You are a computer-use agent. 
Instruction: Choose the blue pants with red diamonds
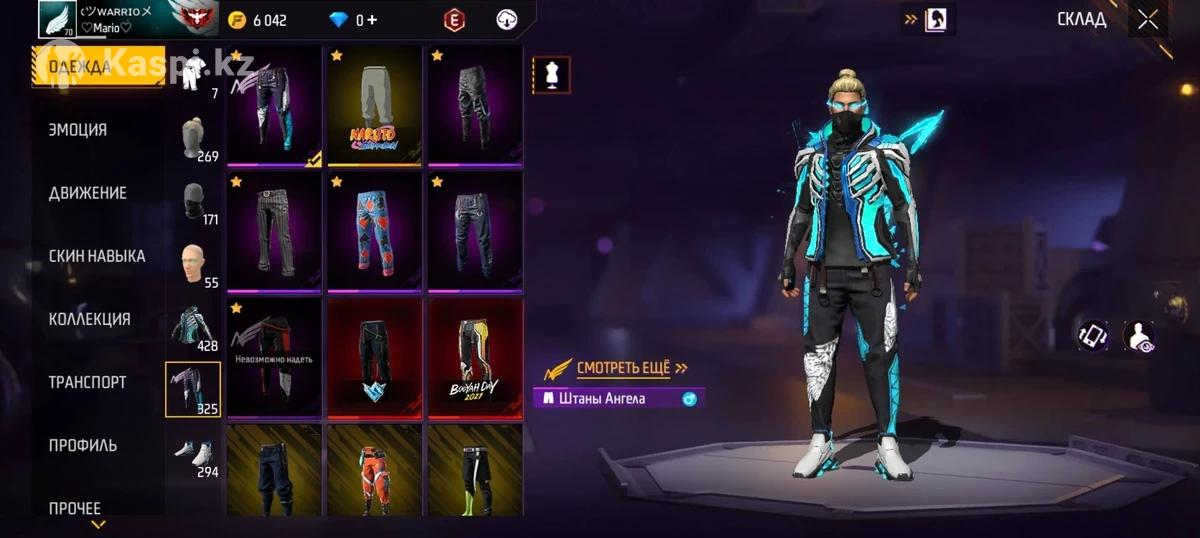[x=374, y=232]
